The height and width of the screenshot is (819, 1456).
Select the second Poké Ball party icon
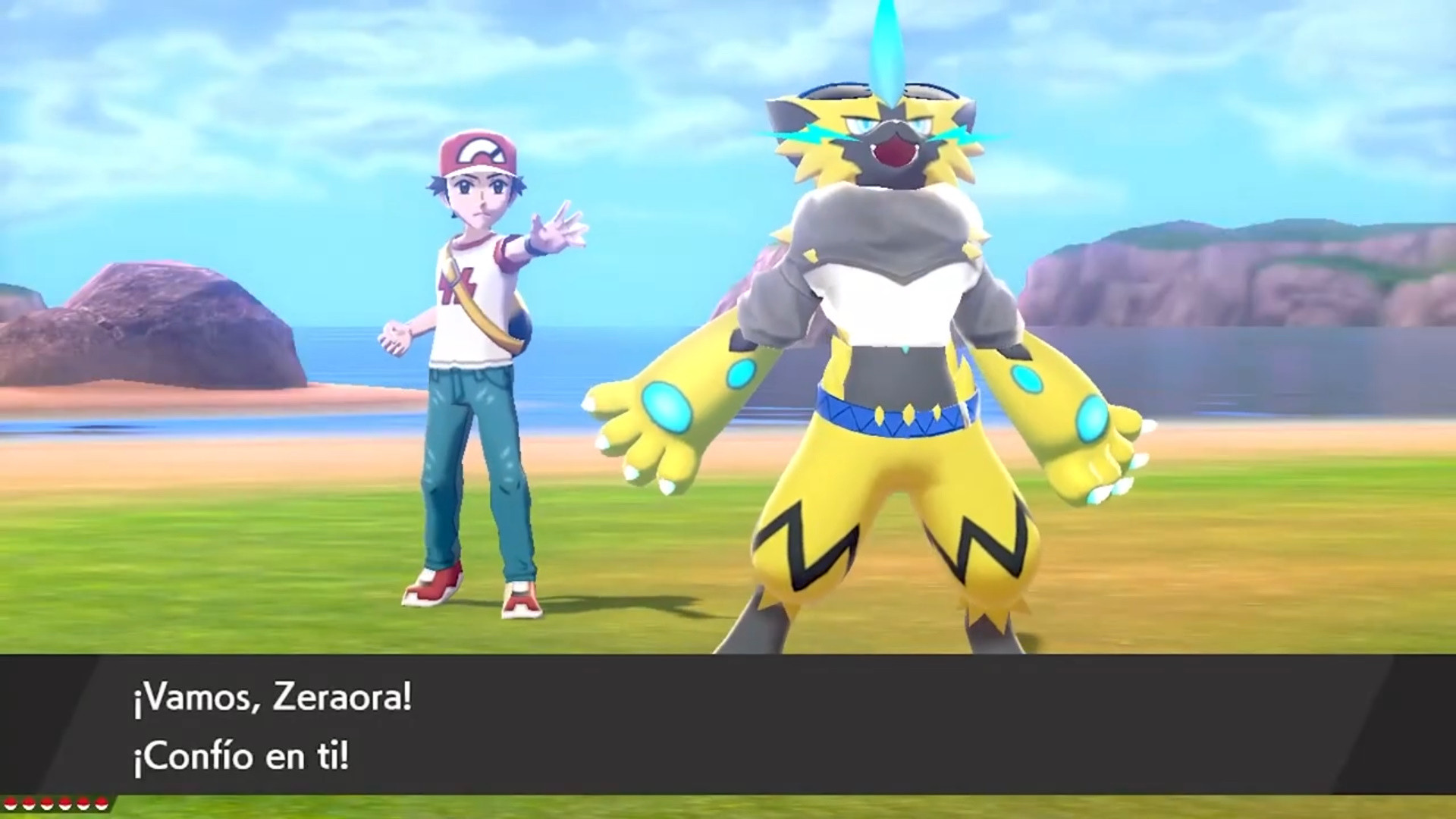[x=28, y=804]
